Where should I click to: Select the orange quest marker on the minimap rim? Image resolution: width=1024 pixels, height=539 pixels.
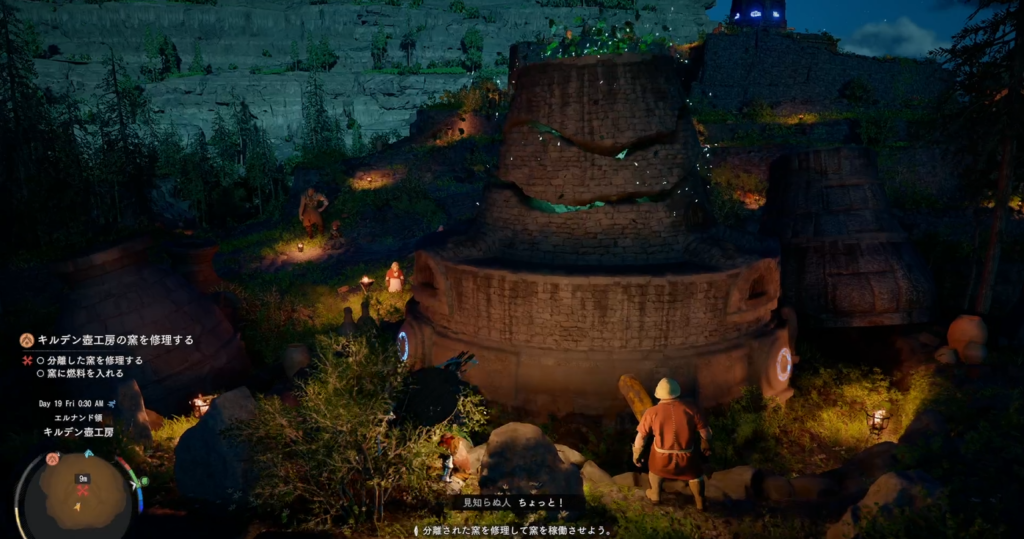point(52,459)
